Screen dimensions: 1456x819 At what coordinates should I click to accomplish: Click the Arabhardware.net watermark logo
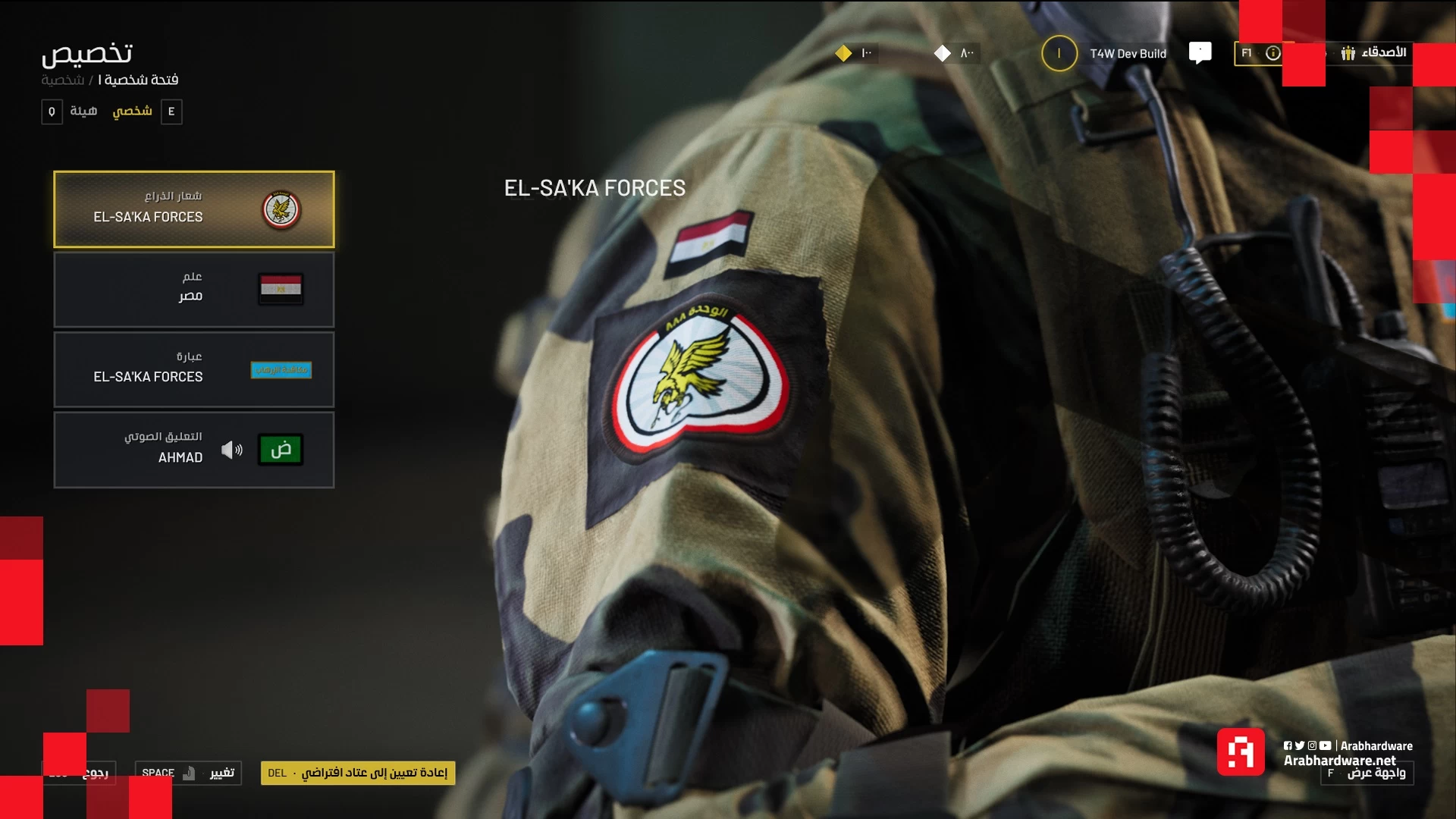tap(1241, 752)
